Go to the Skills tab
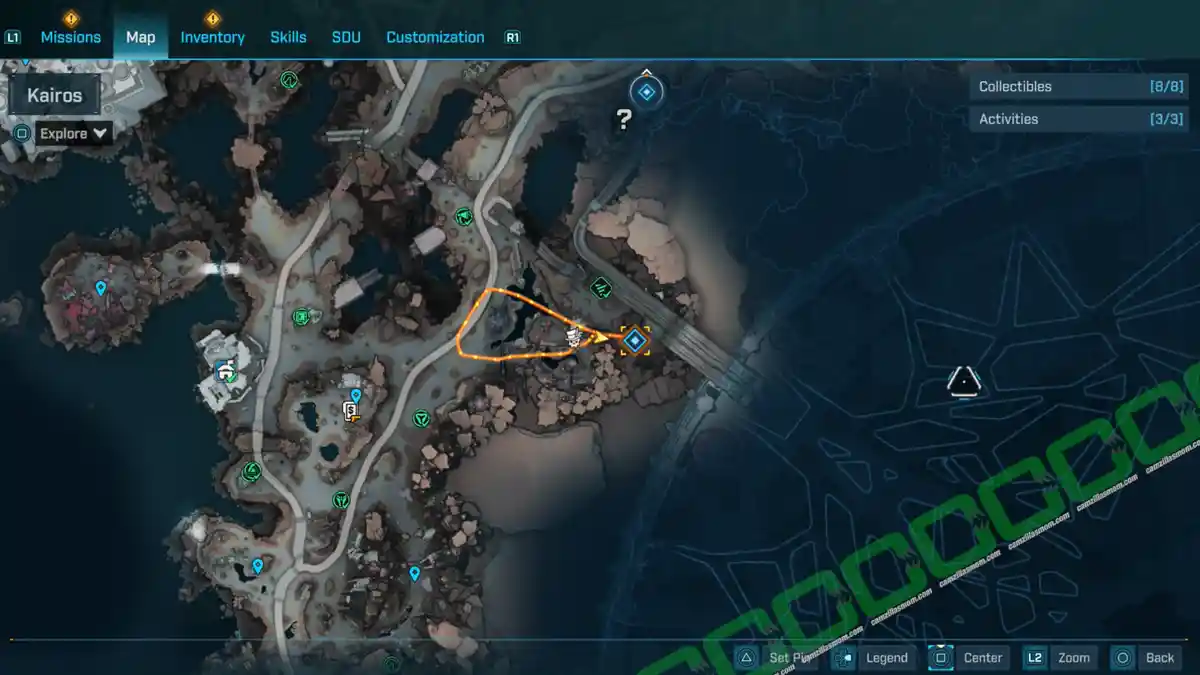Viewport: 1200px width, 675px height. 288,37
